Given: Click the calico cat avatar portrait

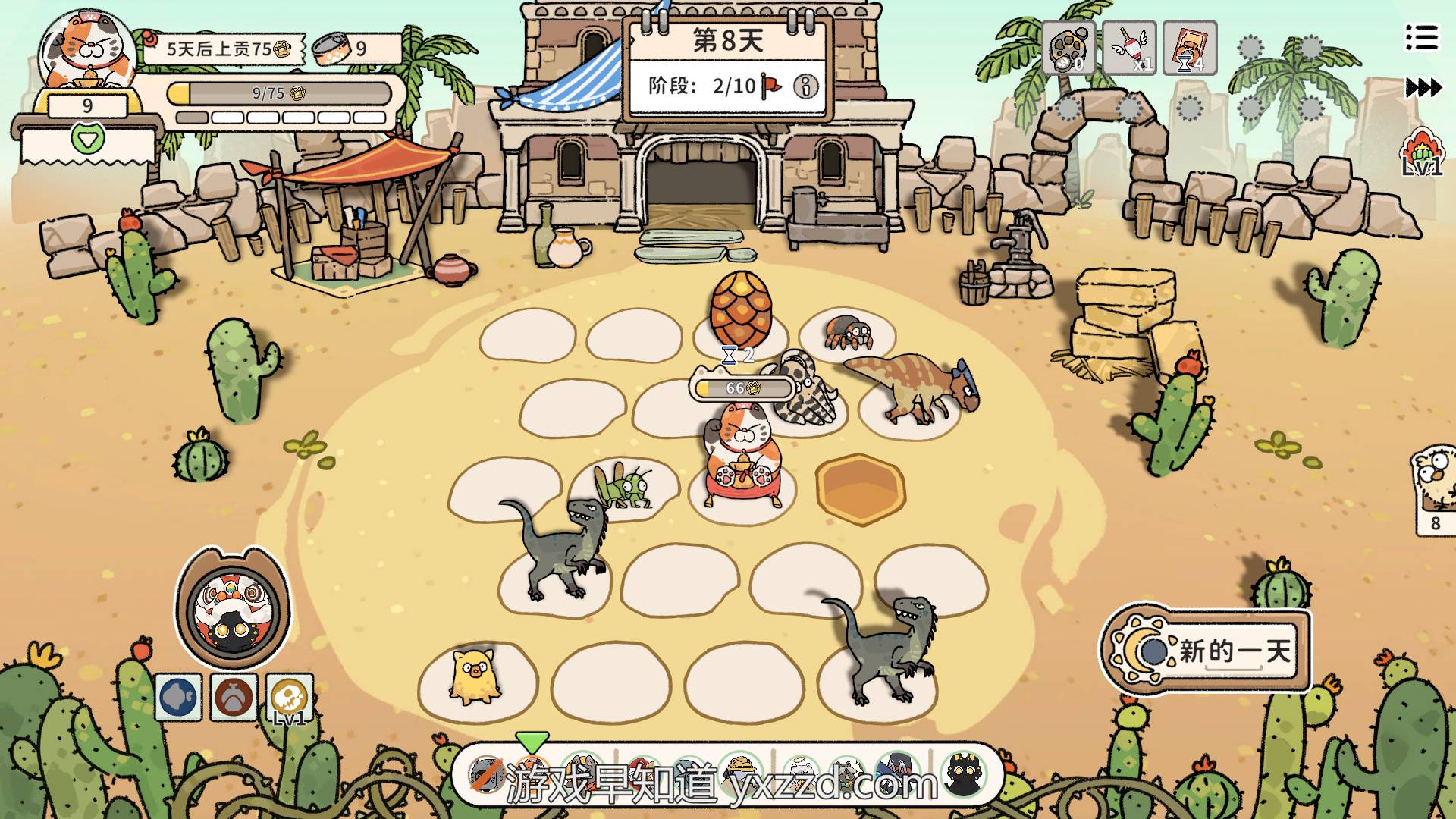Looking at the screenshot, I should tap(87, 52).
